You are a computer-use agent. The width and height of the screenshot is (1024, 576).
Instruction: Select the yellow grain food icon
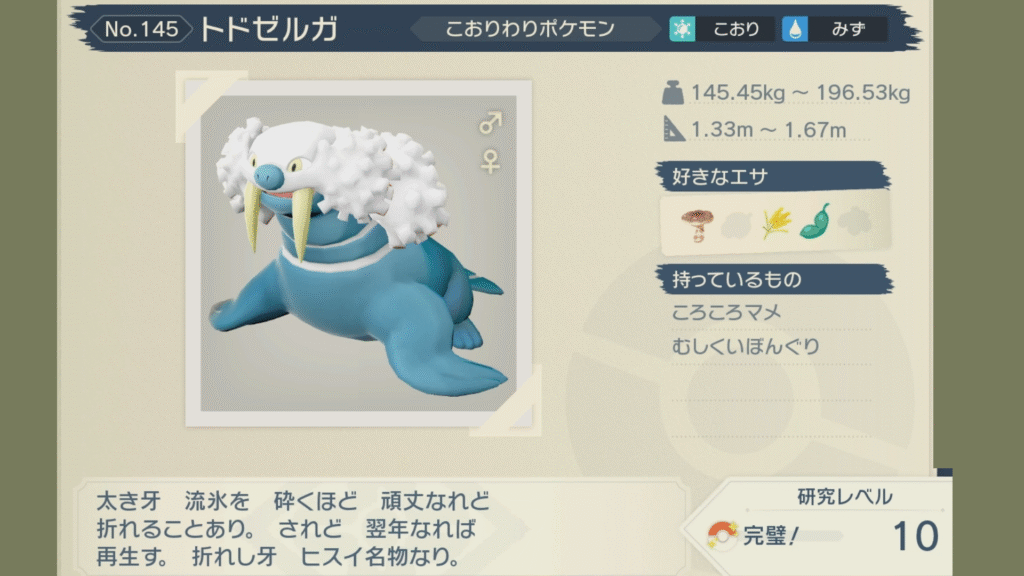776,222
